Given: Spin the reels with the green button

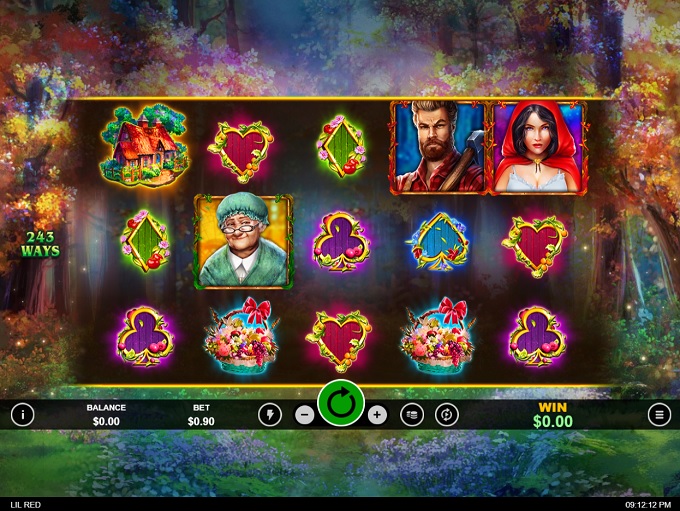Looking at the screenshot, I should pyautogui.click(x=341, y=406).
